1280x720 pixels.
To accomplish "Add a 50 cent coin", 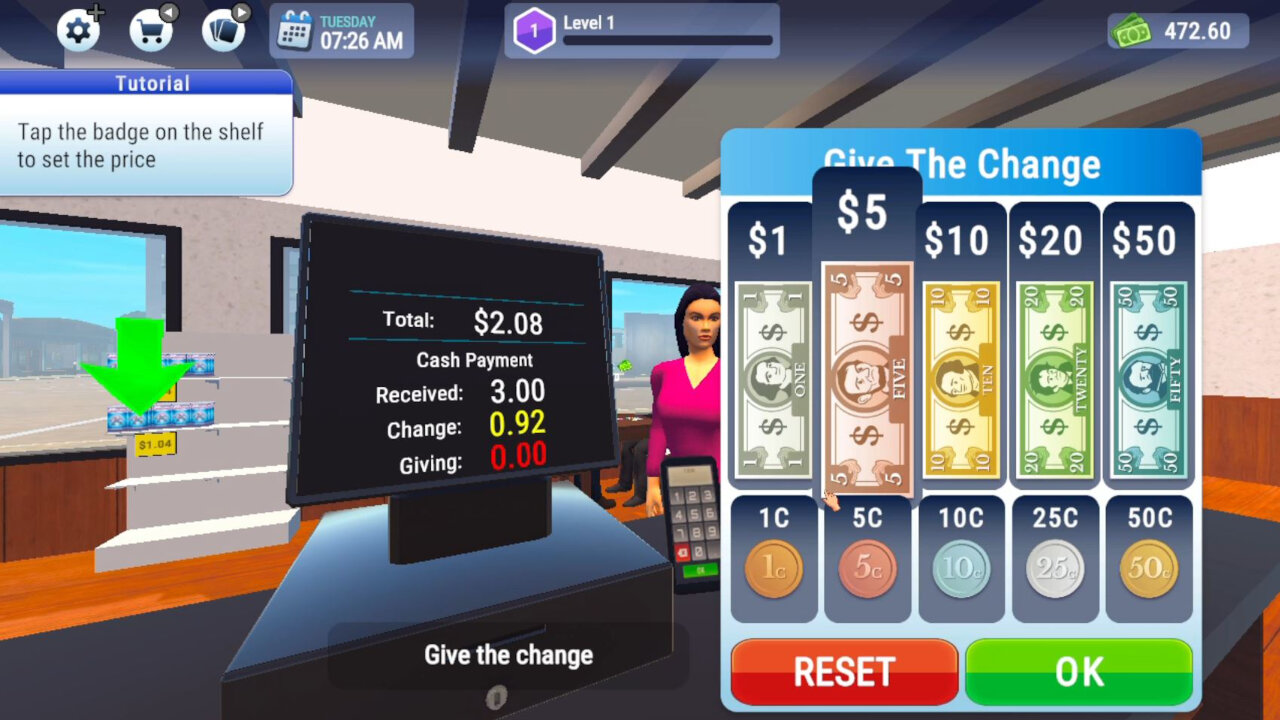I will 1148,565.
